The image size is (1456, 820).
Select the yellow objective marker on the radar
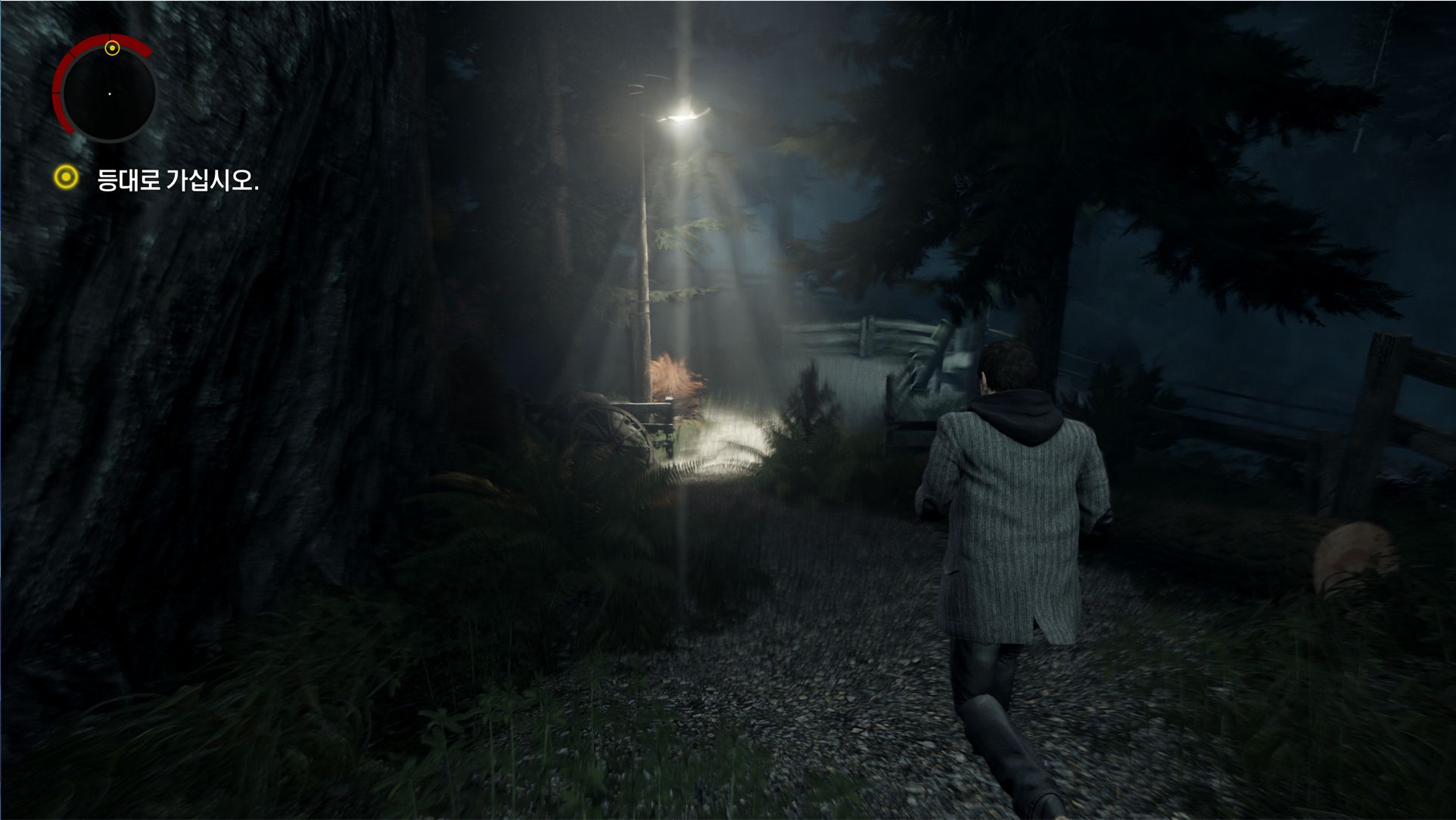click(112, 48)
